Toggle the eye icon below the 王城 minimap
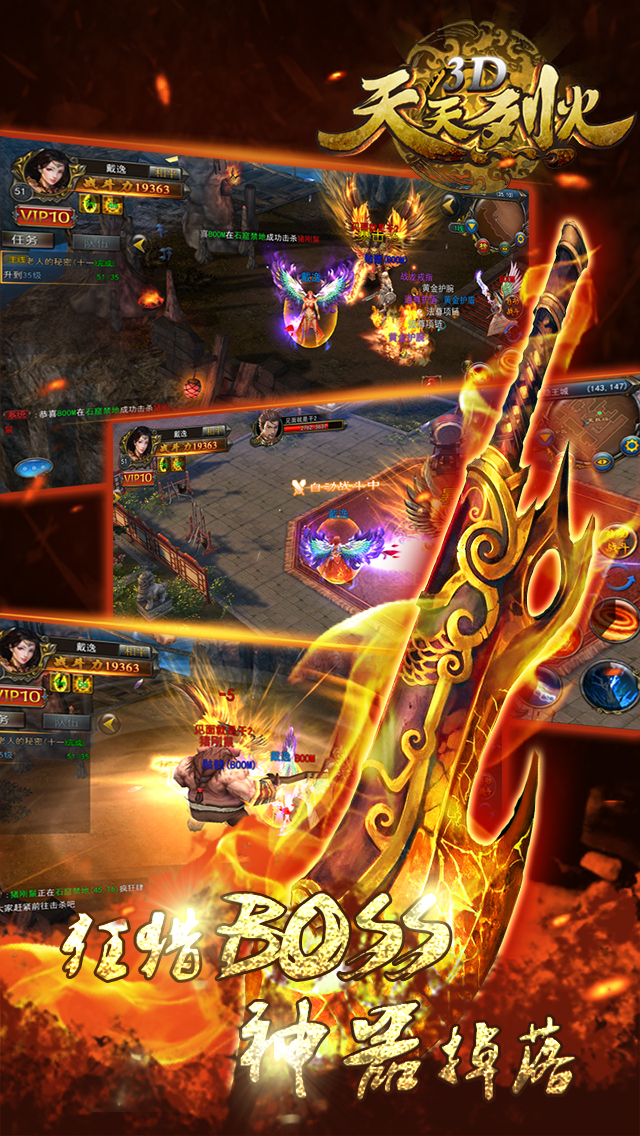Image resolution: width=640 pixels, height=1136 pixels. (x=601, y=461)
